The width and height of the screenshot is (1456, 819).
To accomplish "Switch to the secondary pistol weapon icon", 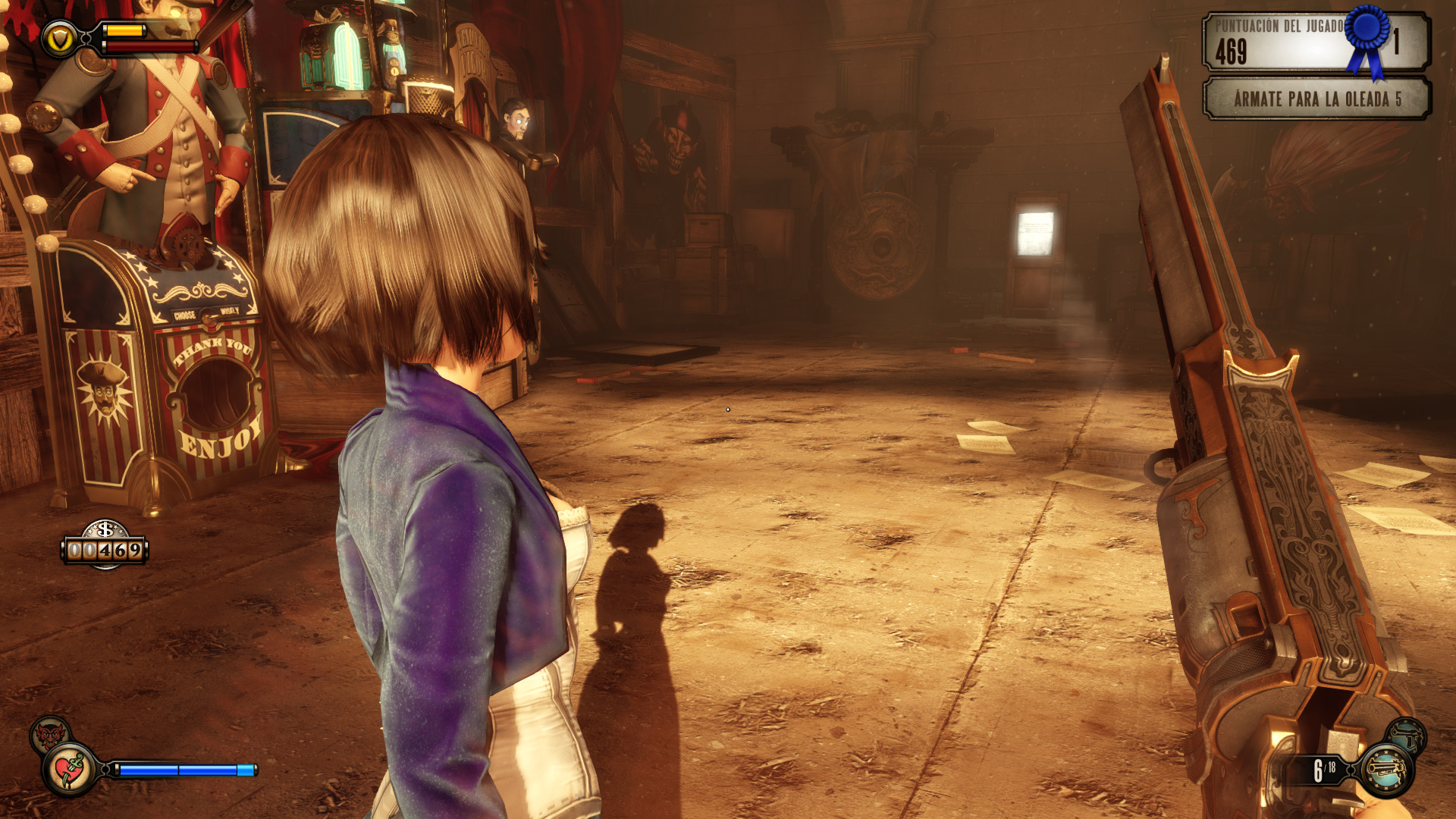I will (1407, 734).
